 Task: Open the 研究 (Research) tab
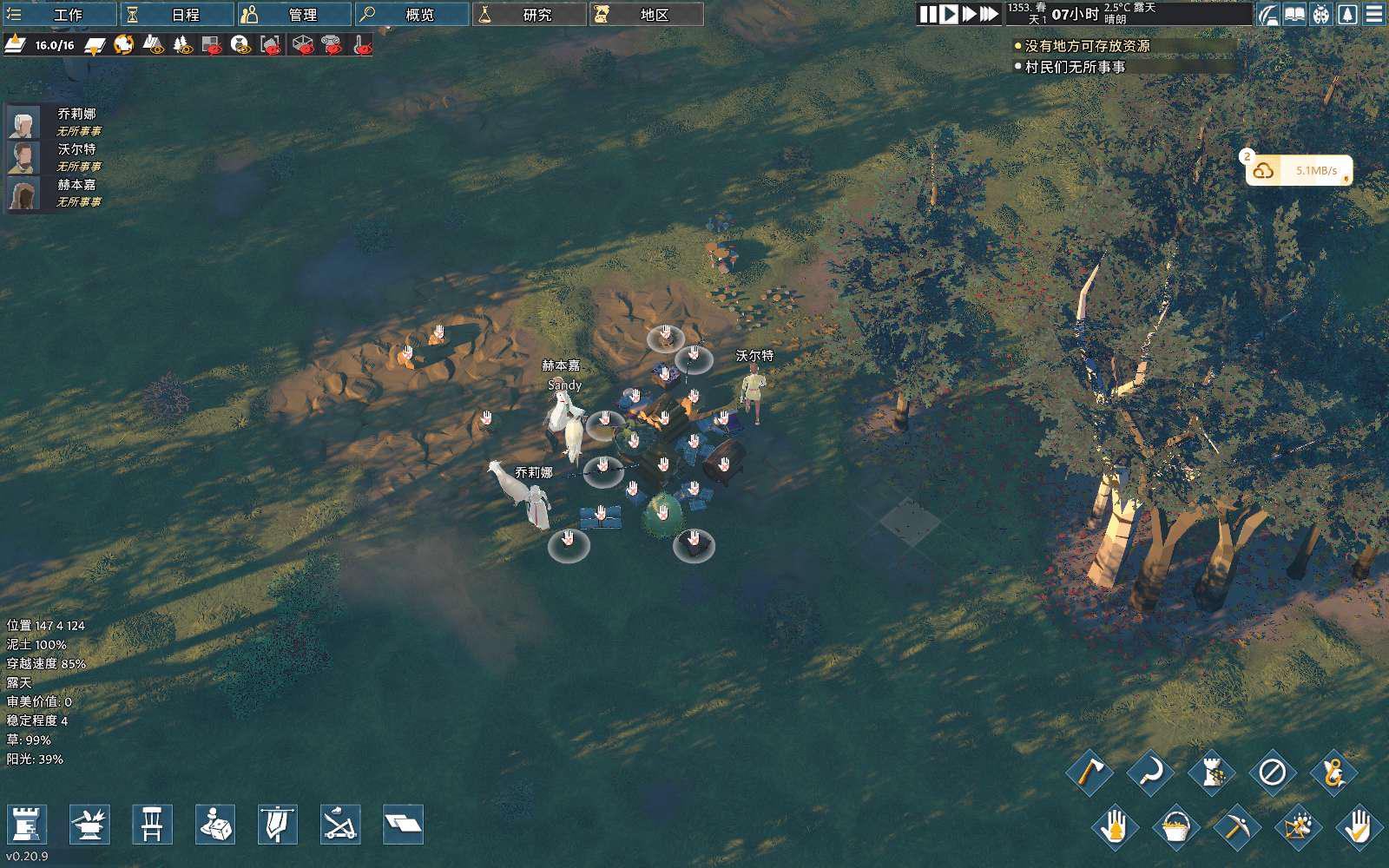[529, 14]
